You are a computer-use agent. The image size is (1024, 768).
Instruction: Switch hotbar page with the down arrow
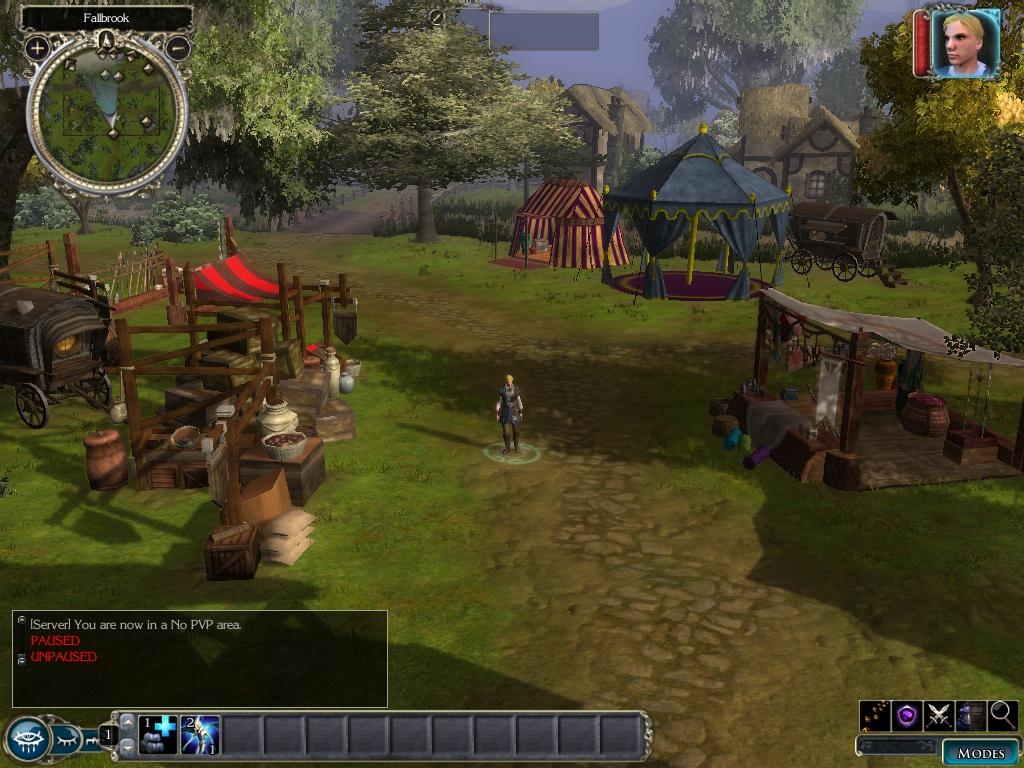tap(127, 749)
